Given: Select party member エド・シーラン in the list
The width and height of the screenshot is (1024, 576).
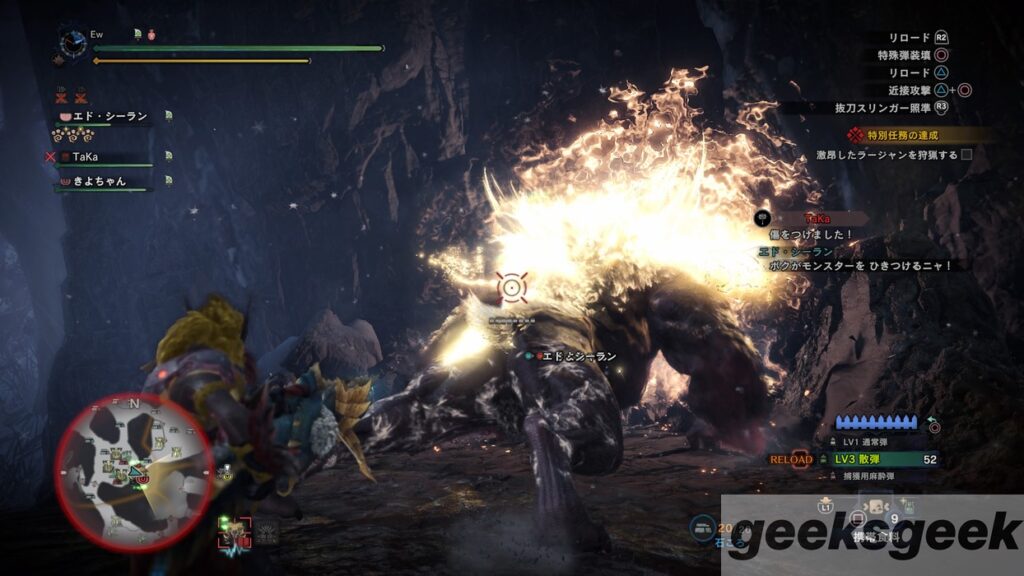Looking at the screenshot, I should (x=108, y=117).
